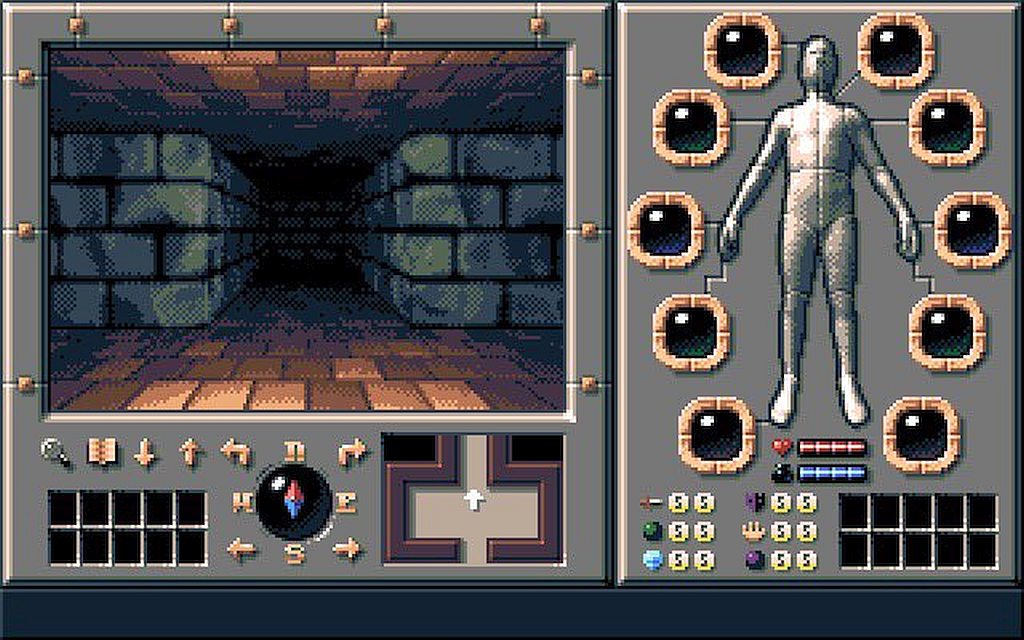The image size is (1024, 640).
Task: Select the down arrow beside the book
Action: click(145, 453)
